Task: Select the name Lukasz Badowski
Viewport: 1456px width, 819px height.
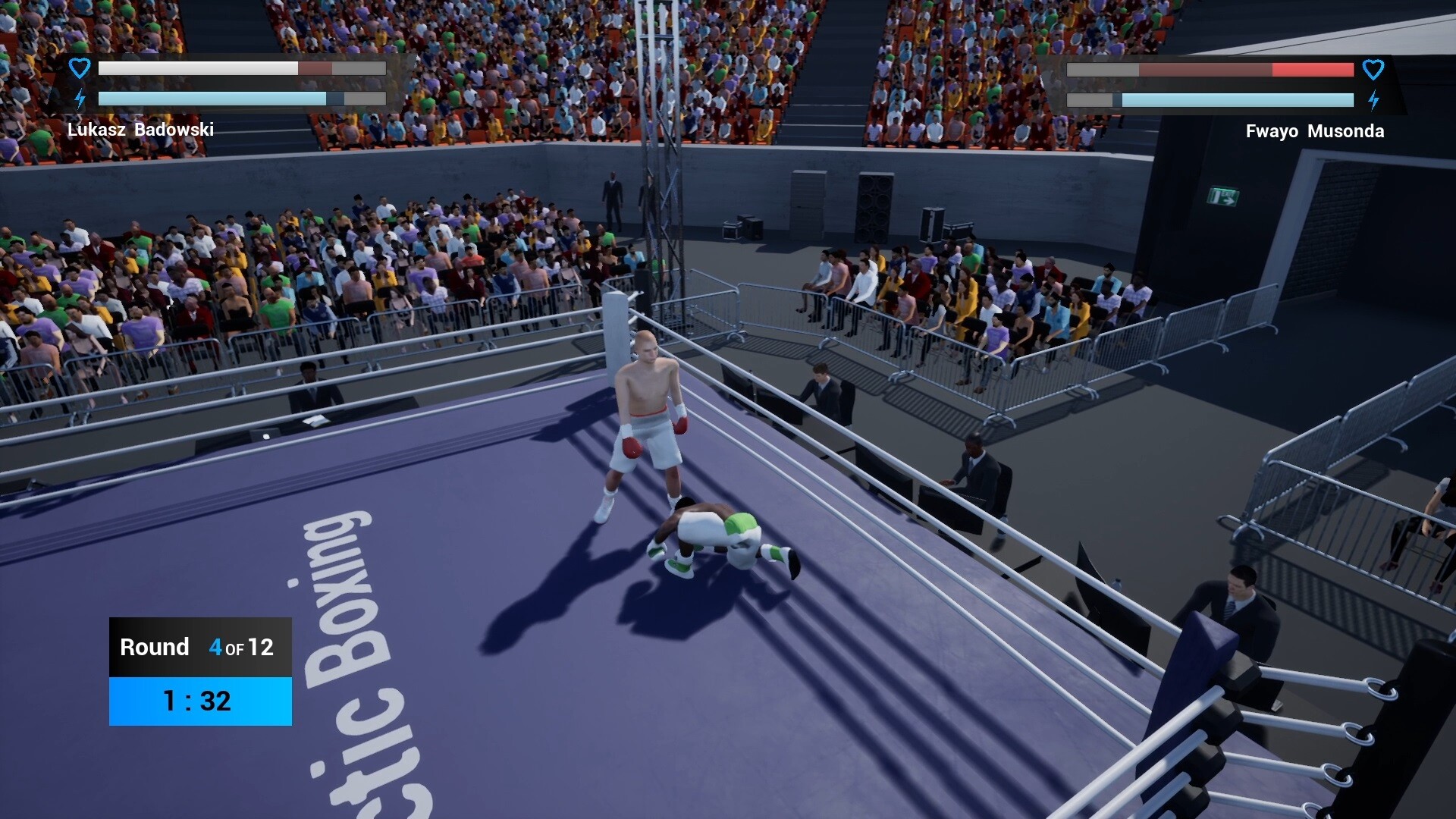Action: [x=141, y=130]
